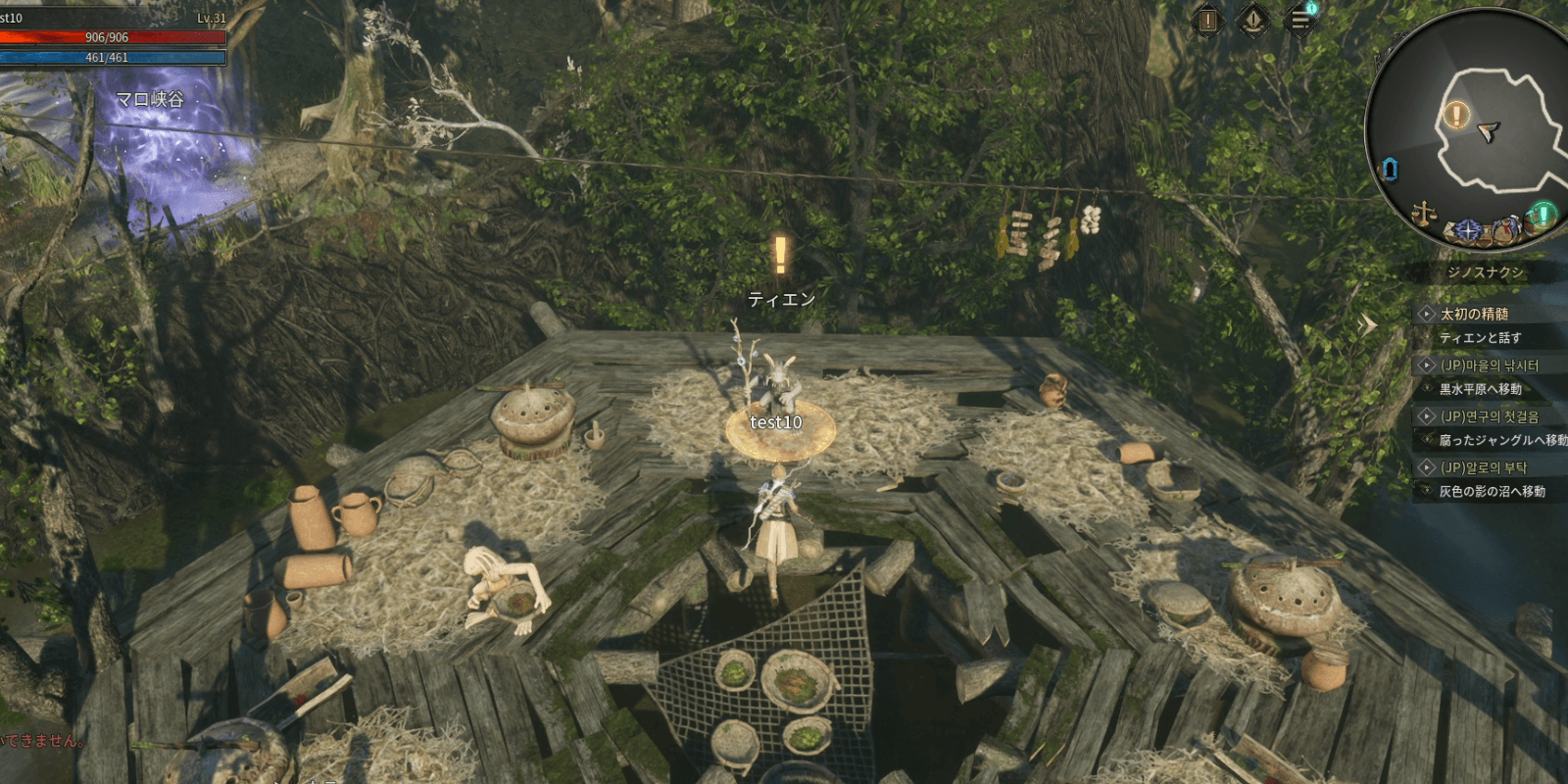1568x784 pixels.
Task: Select the orange quest marker on minimap
Action: click(x=1456, y=116)
